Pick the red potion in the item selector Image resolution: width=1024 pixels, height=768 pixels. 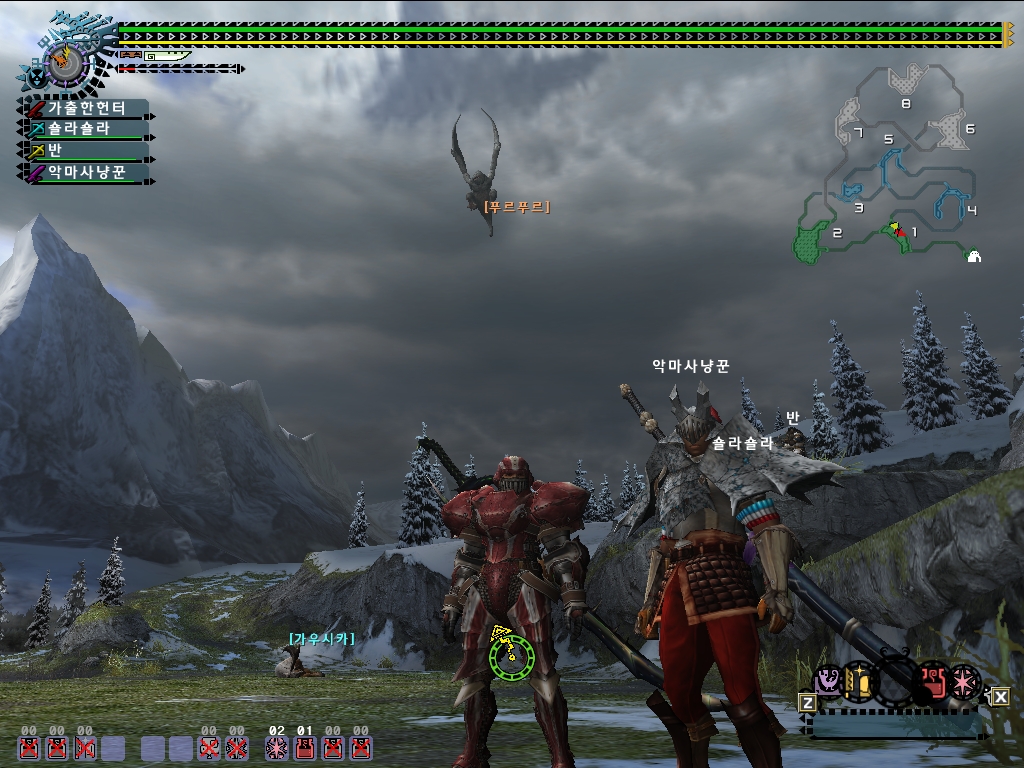933,681
